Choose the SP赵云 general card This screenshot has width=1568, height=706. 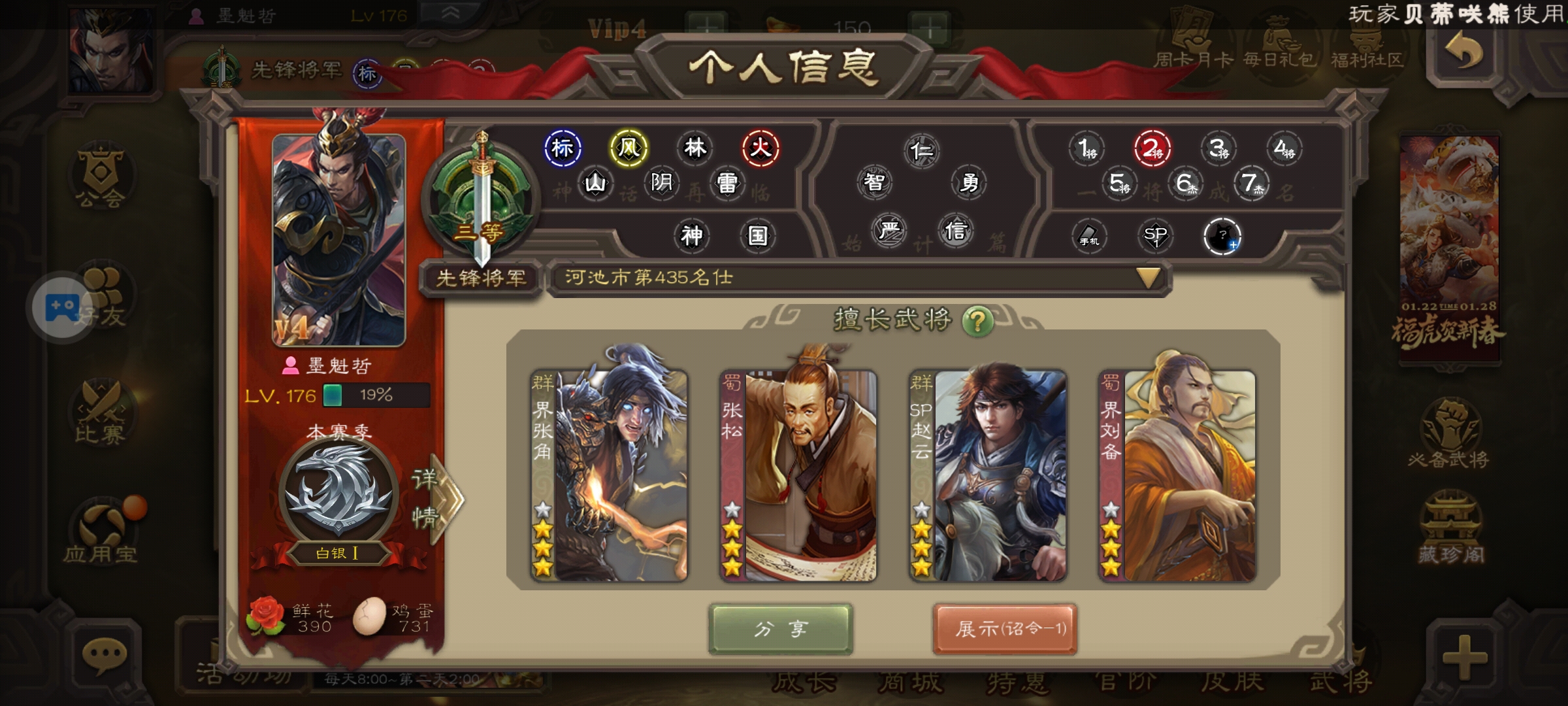click(988, 476)
